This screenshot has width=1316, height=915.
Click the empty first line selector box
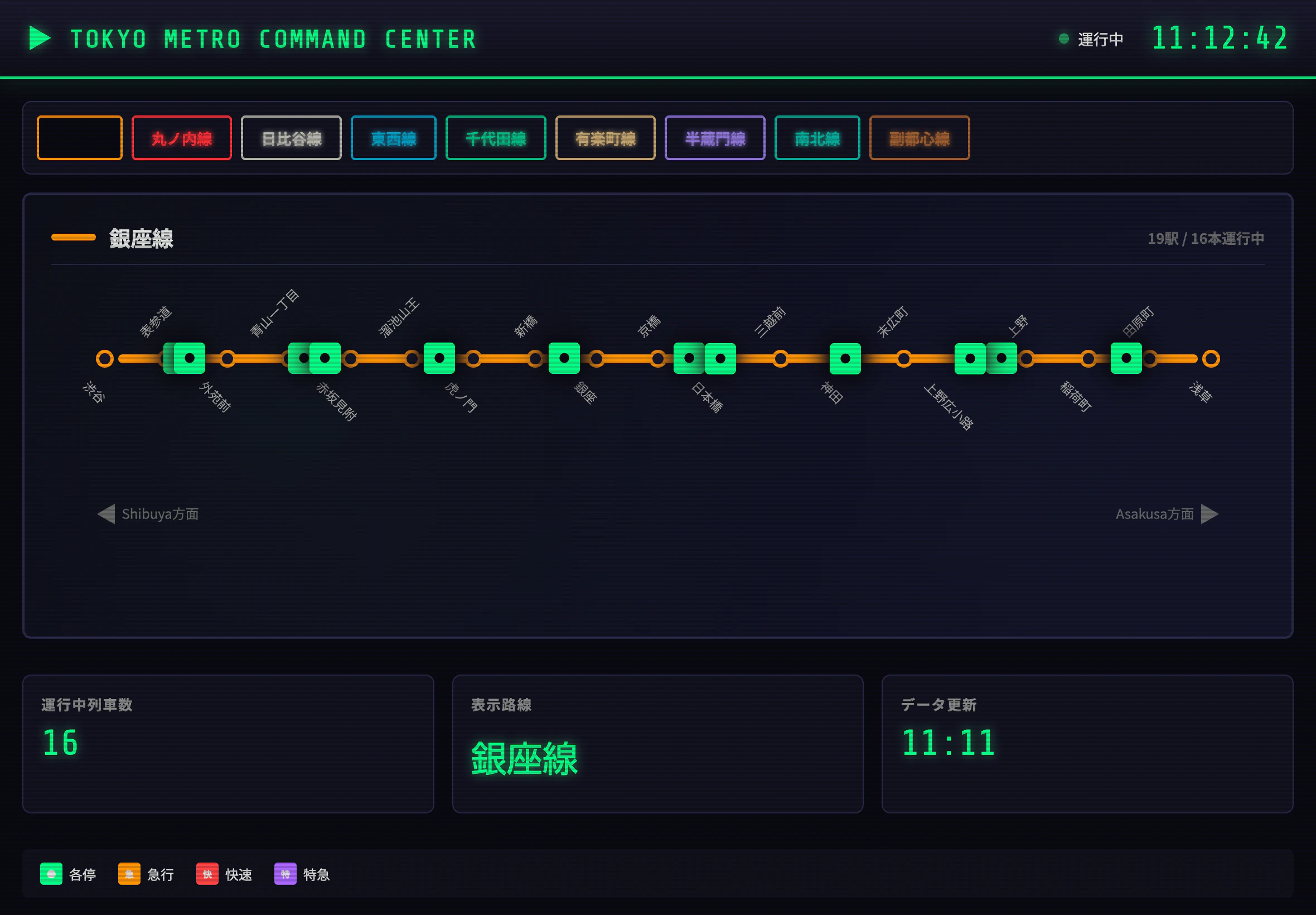coord(79,138)
